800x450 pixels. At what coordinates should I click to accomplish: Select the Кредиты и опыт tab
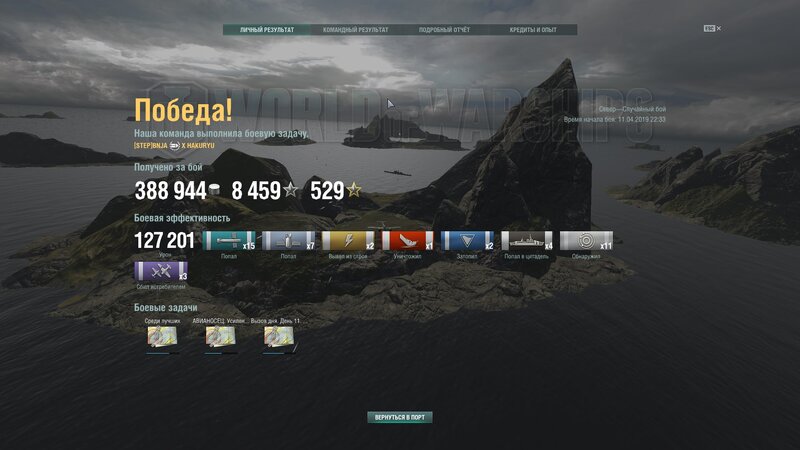coord(532,30)
